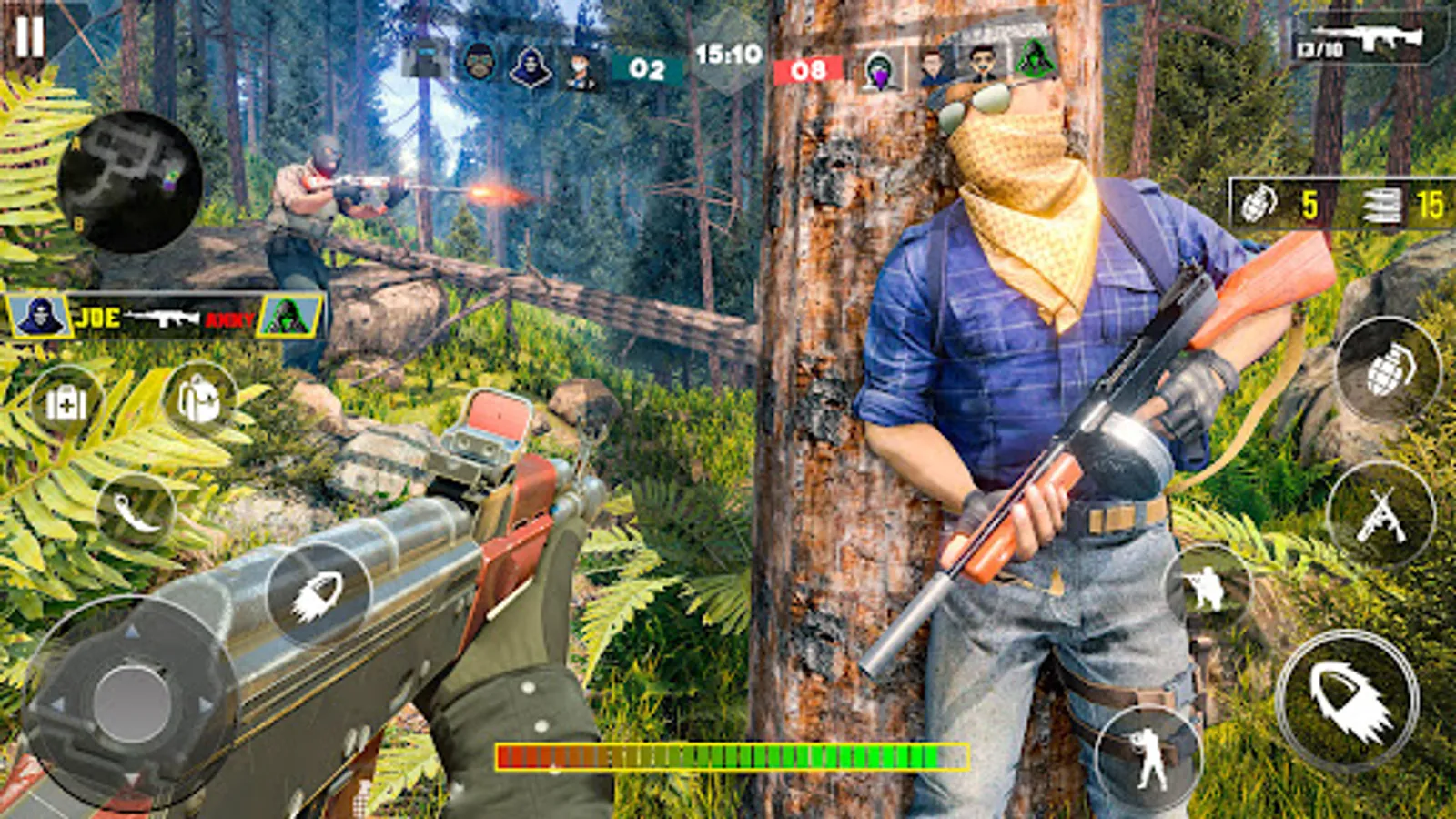Tap the small bullet fire button beside the joystick
Image resolution: width=1456 pixels, height=819 pixels.
318,596
